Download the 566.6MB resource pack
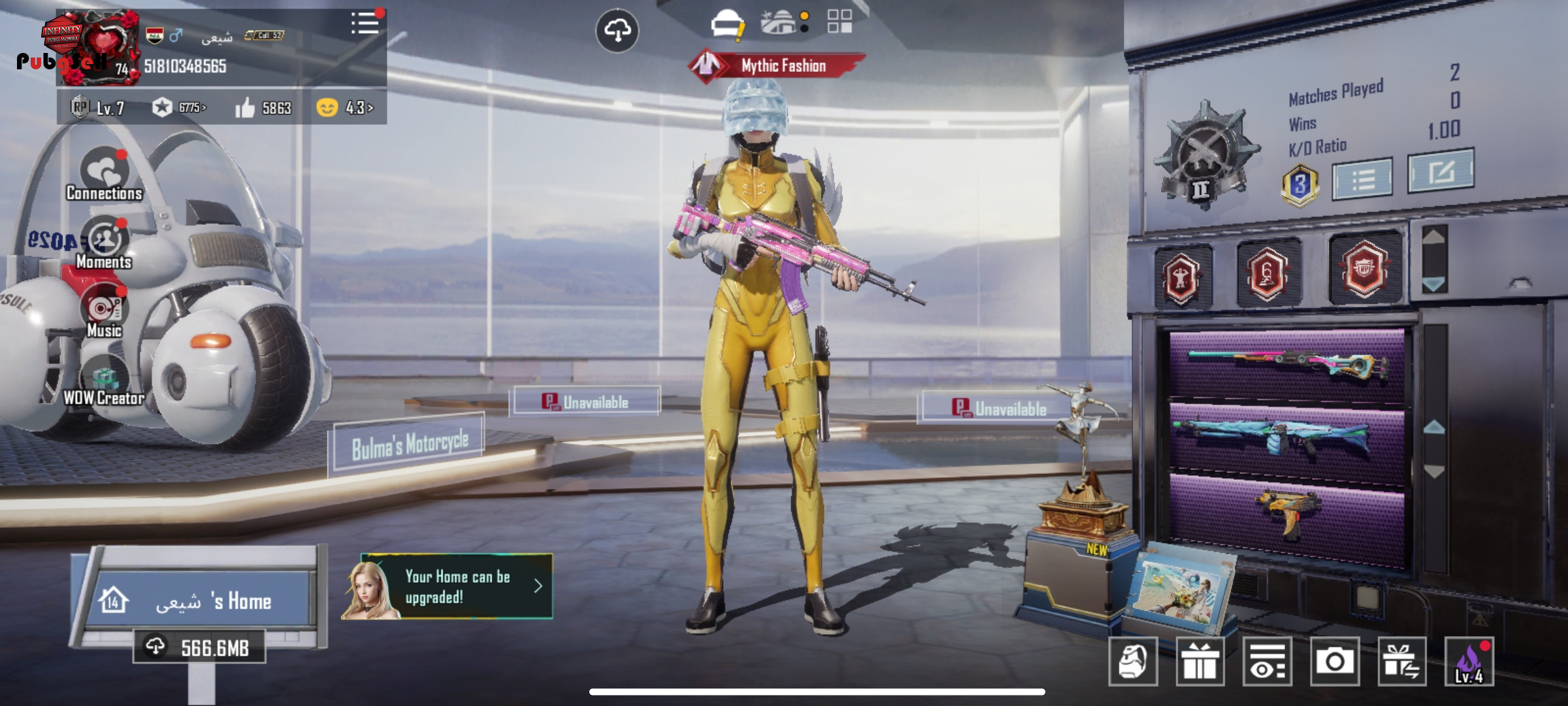1568x706 pixels. (200, 647)
